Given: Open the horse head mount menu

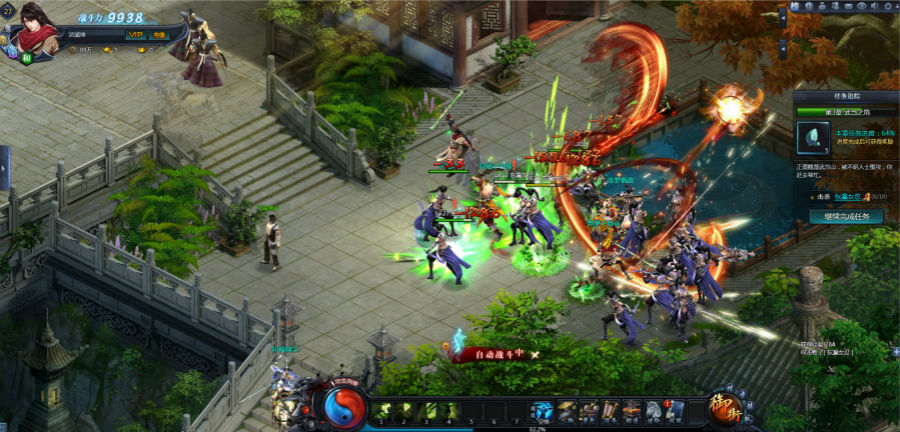Looking at the screenshot, I should pyautogui.click(x=653, y=409).
